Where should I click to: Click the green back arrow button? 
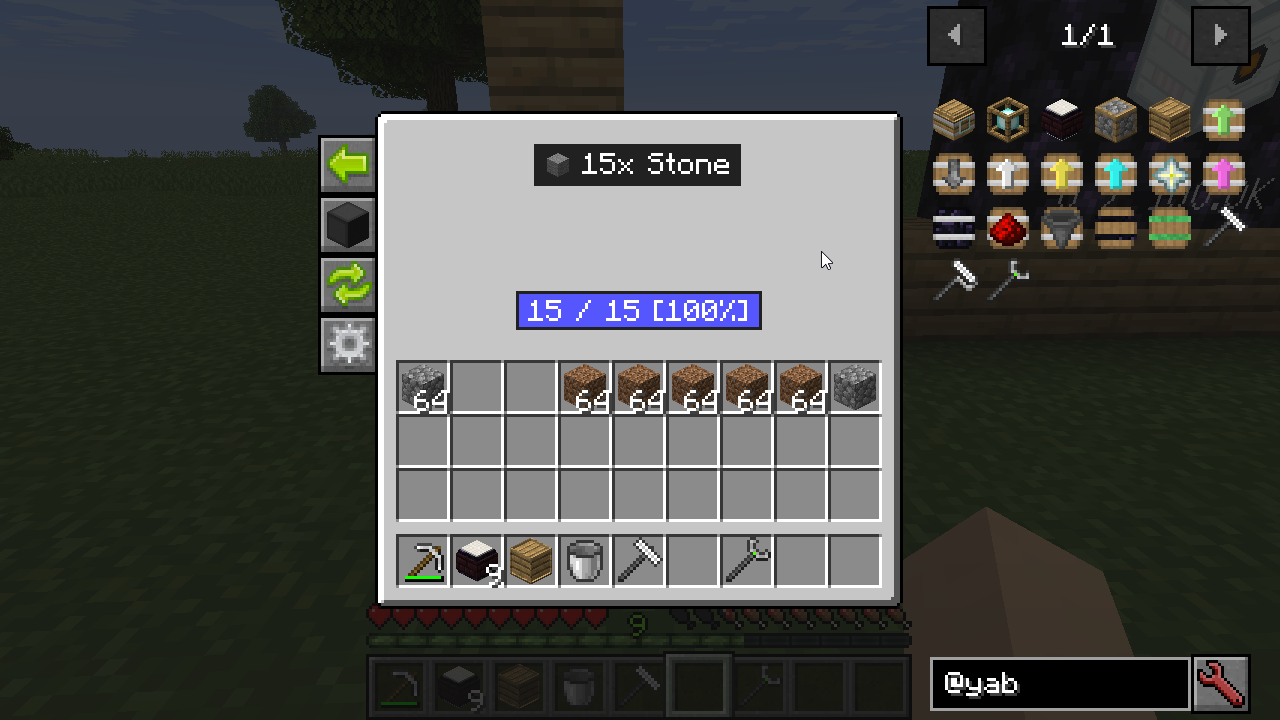pyautogui.click(x=348, y=165)
